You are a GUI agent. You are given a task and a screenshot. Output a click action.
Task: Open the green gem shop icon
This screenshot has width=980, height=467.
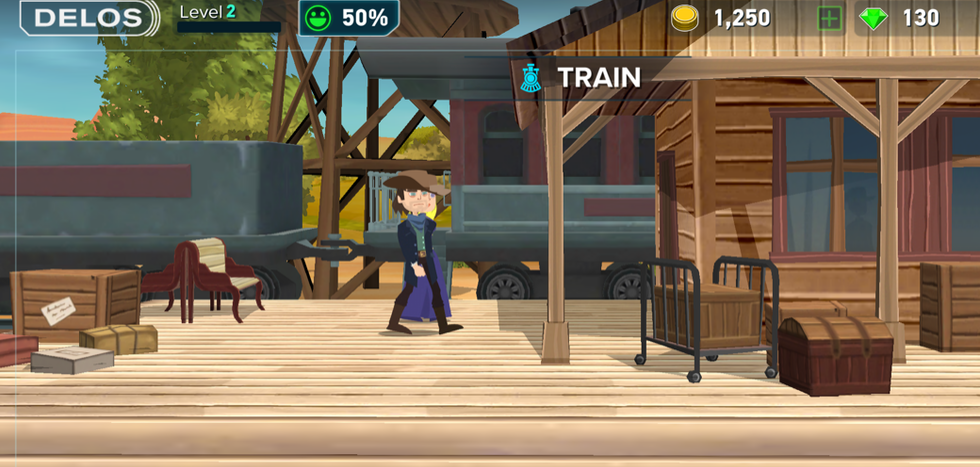click(873, 18)
